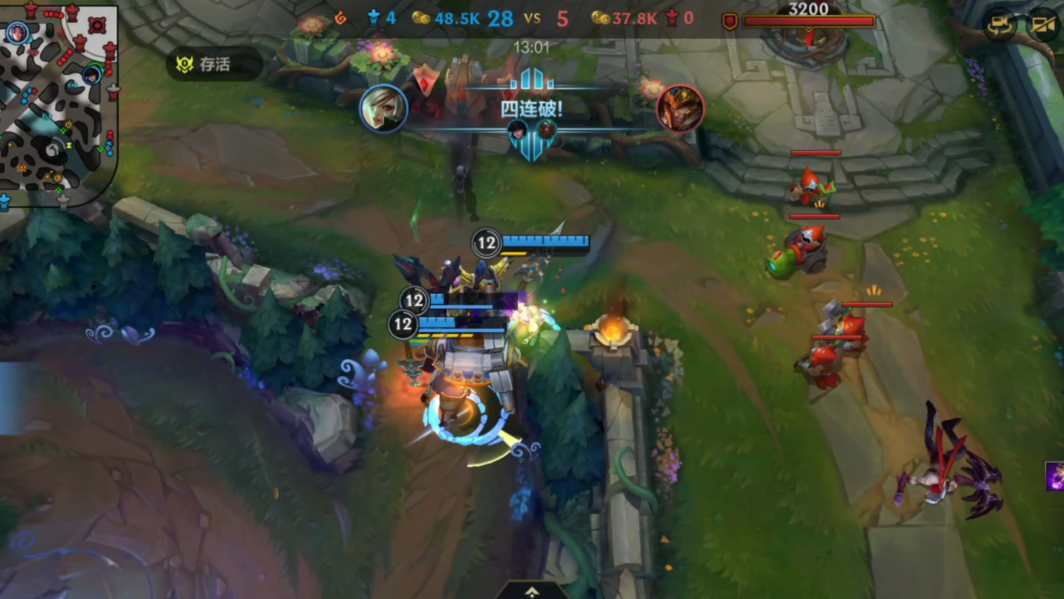The height and width of the screenshot is (599, 1064).
Task: Toggle the crossed-out camera icon
Action: tap(1043, 27)
